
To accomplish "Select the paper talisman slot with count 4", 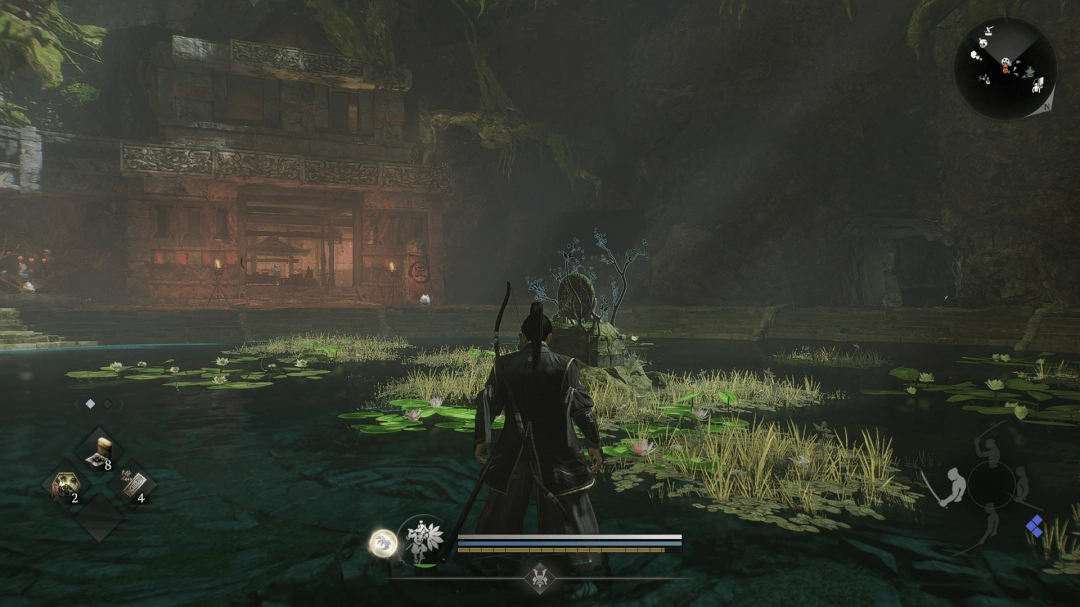I will [133, 487].
